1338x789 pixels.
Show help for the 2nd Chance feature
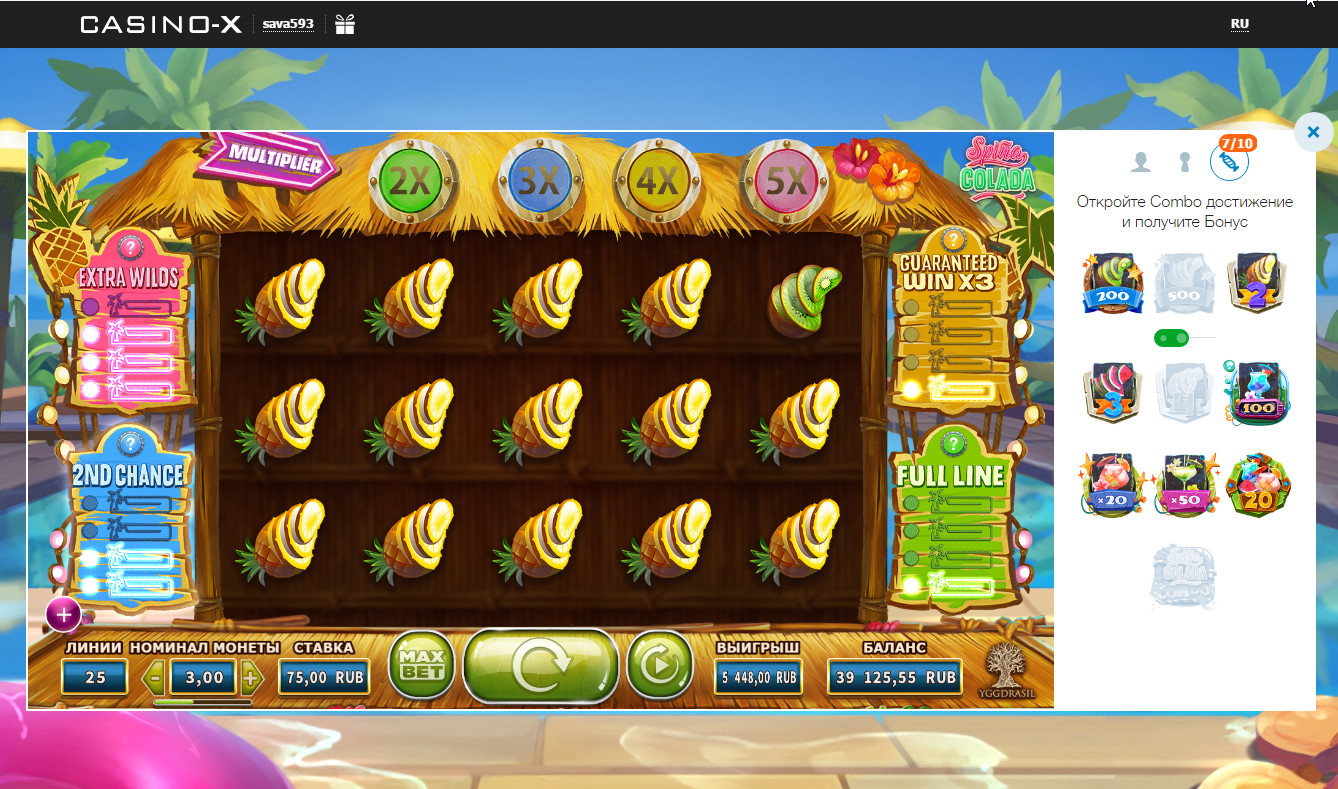130,443
